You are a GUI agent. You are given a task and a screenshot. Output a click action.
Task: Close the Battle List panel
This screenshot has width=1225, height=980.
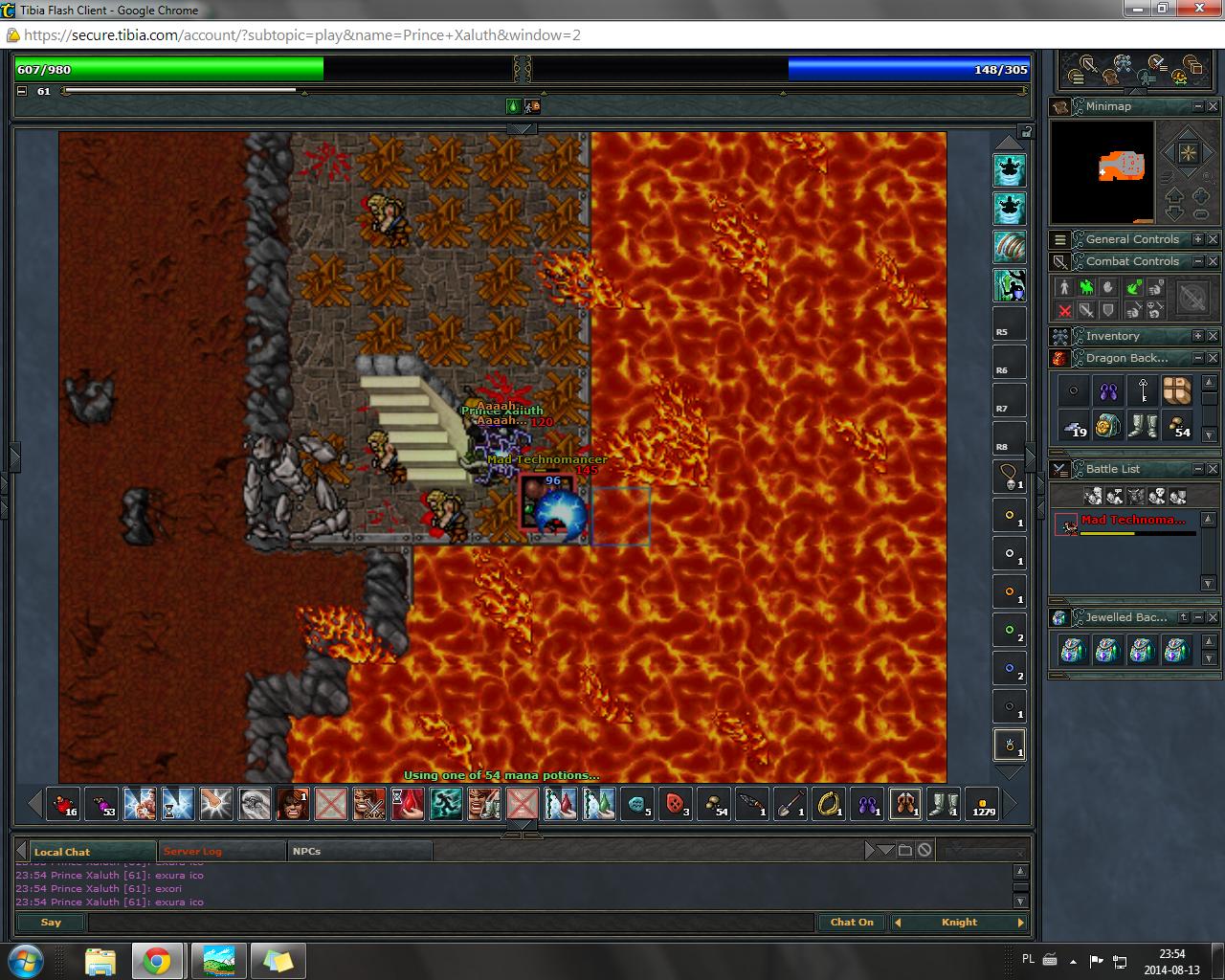(1213, 469)
